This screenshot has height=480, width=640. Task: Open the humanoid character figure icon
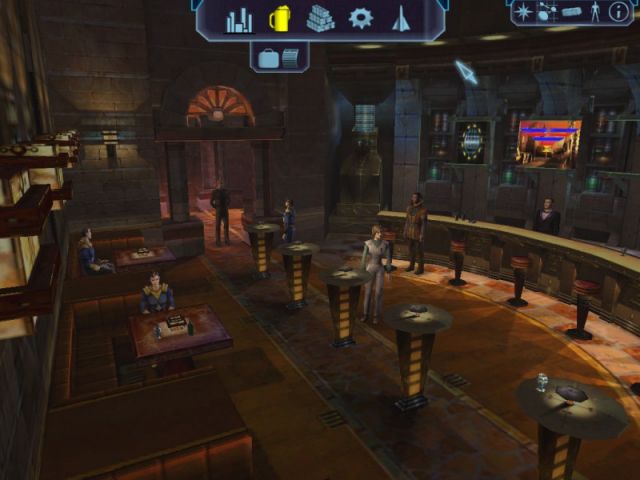tap(595, 13)
